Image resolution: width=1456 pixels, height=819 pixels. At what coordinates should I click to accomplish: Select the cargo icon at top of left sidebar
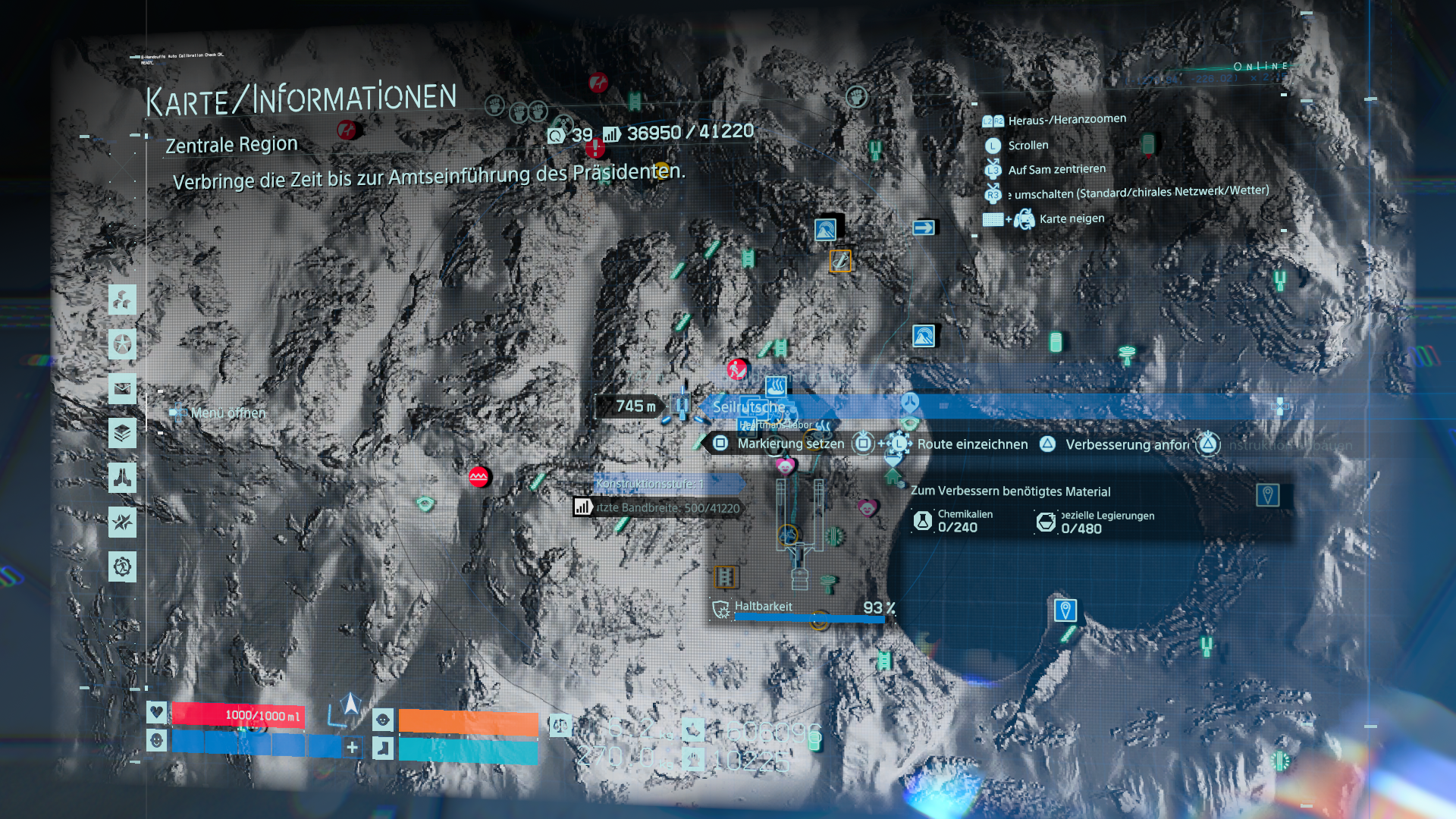(x=122, y=299)
